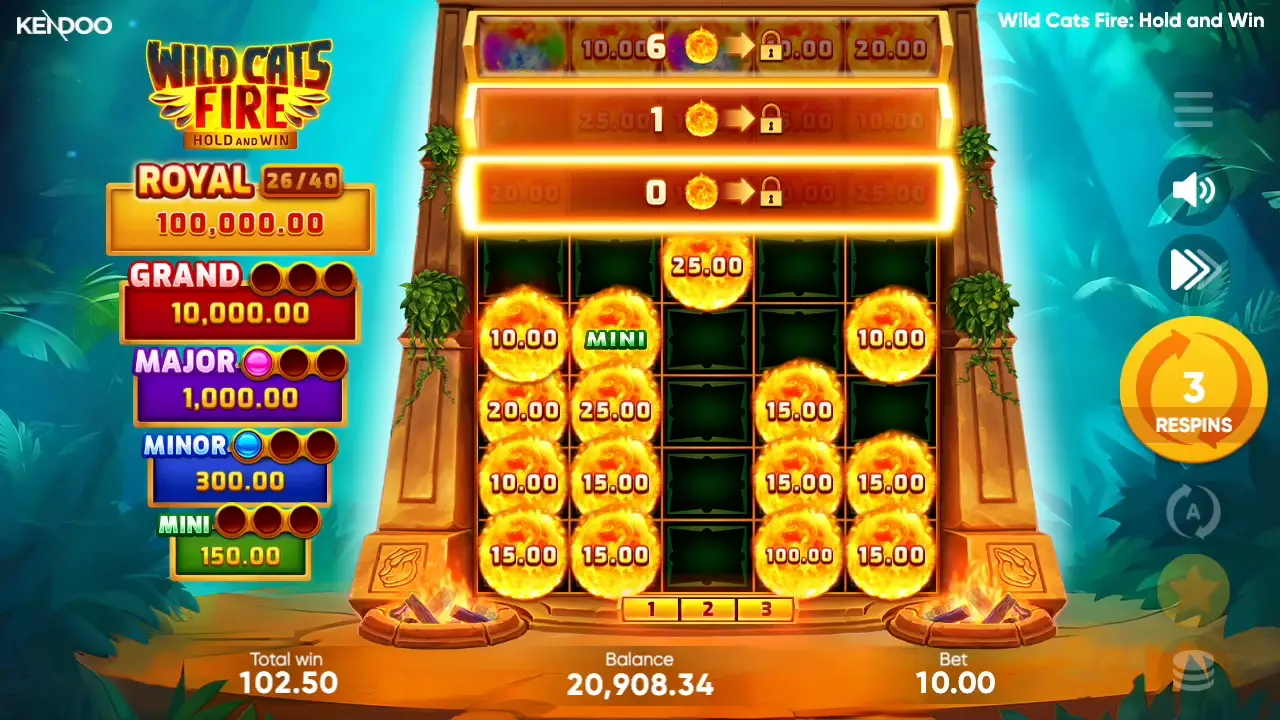Mute the game sound

[1193, 190]
